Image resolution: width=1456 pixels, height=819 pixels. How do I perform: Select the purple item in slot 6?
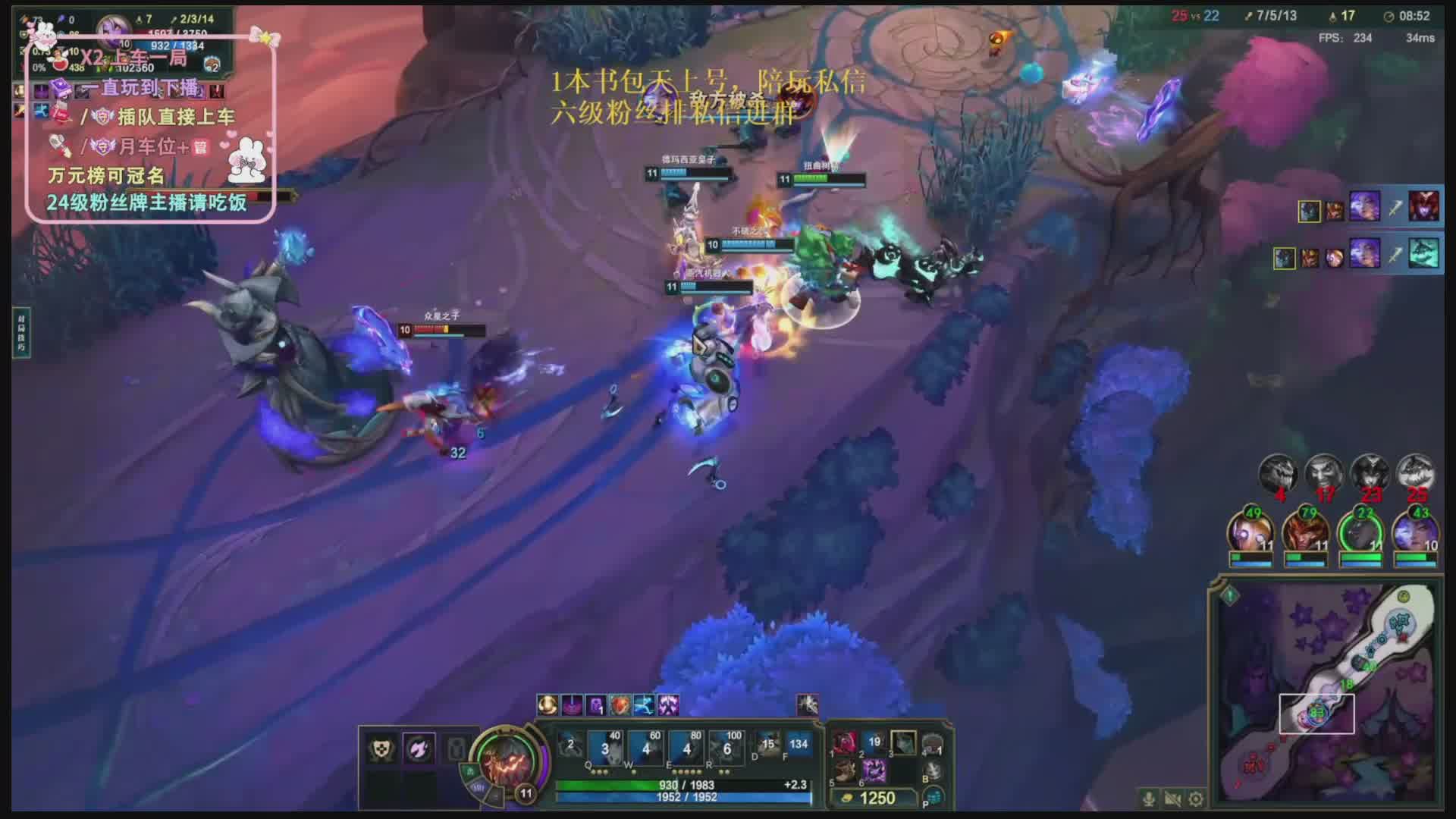(874, 771)
